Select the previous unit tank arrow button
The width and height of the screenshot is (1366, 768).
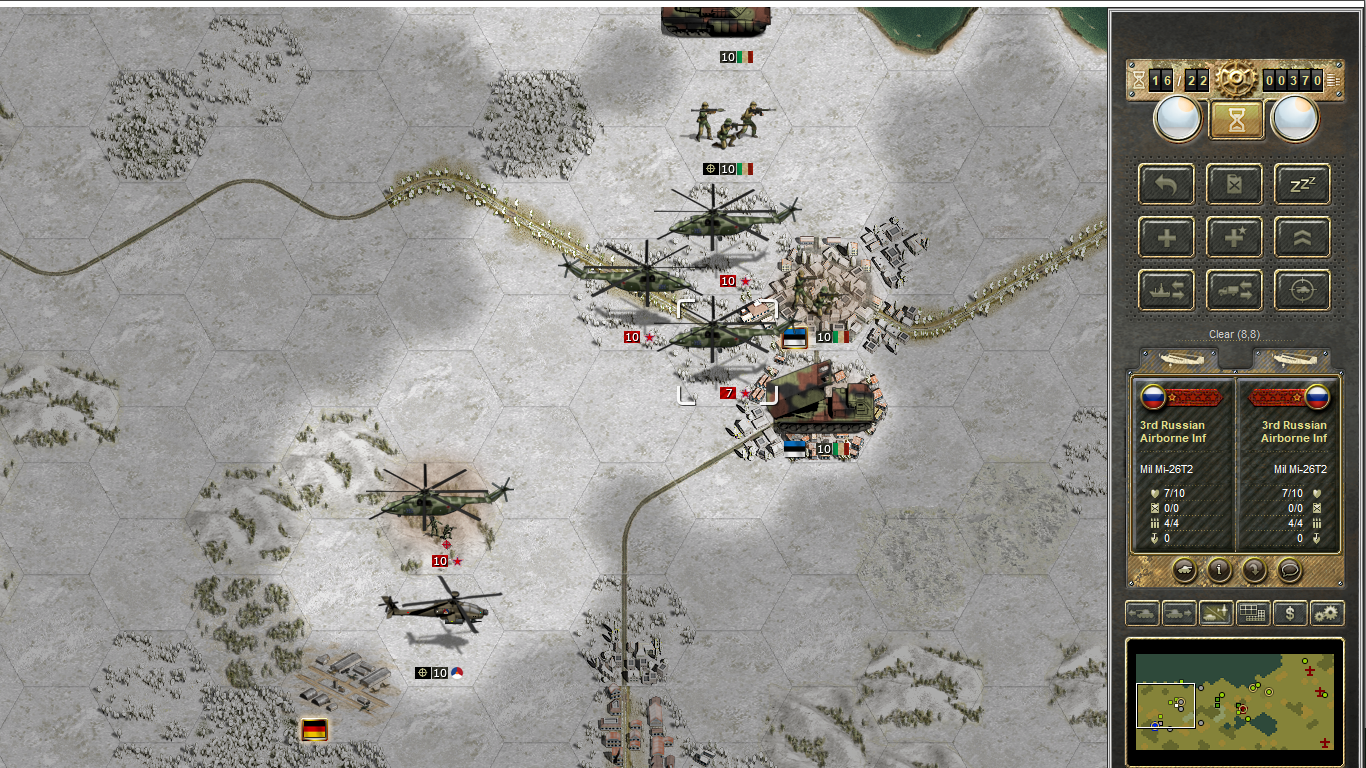click(x=1143, y=613)
